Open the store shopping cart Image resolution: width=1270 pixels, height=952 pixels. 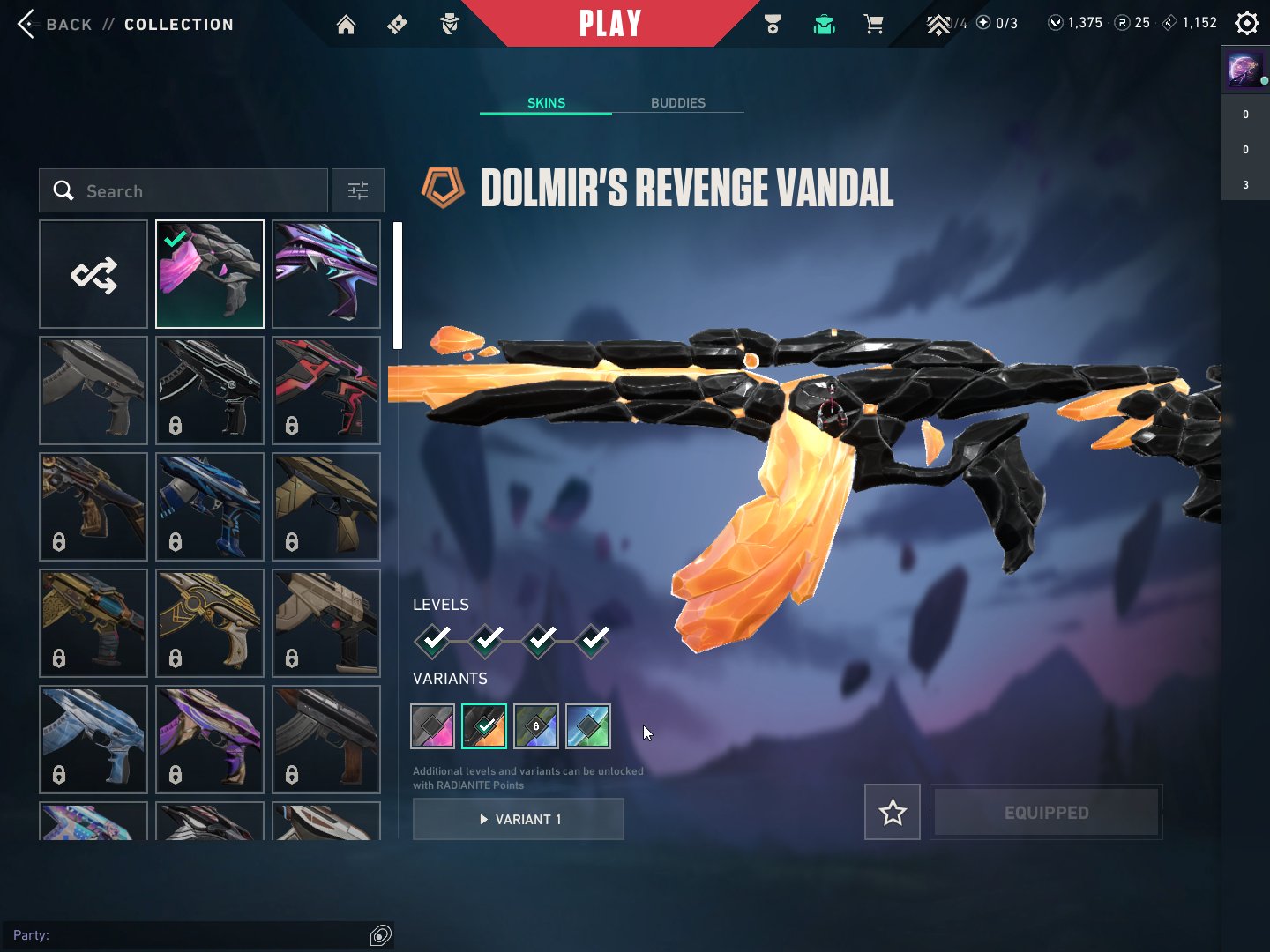(x=874, y=25)
